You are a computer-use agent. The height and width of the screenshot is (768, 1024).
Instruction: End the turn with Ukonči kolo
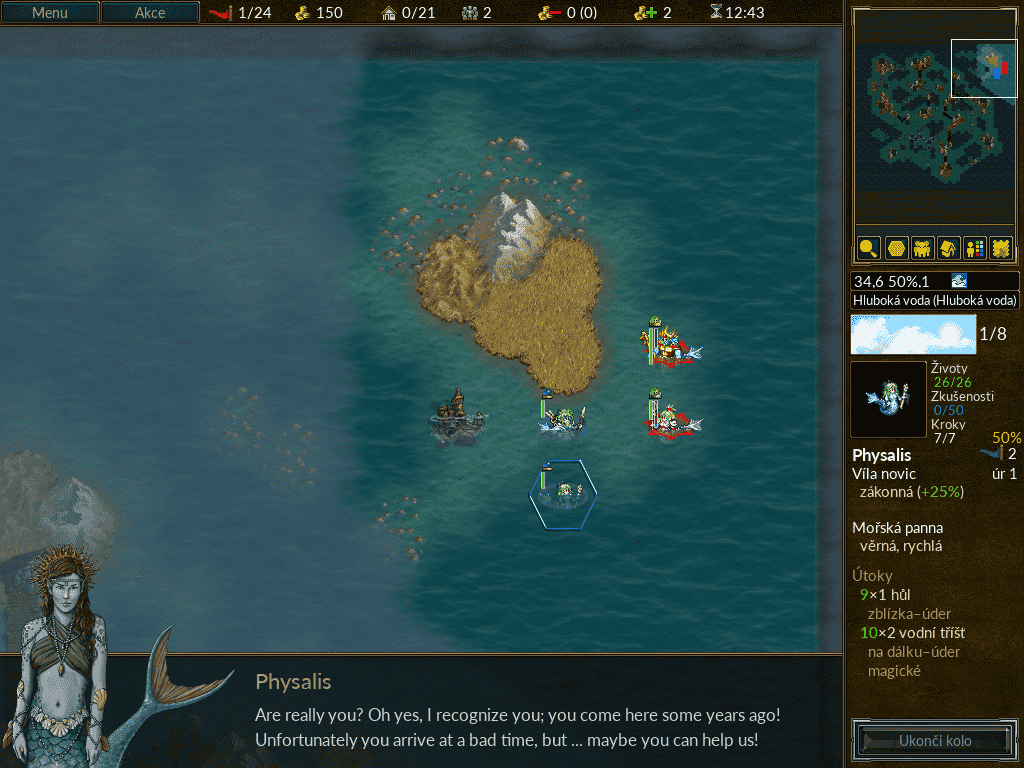click(935, 741)
